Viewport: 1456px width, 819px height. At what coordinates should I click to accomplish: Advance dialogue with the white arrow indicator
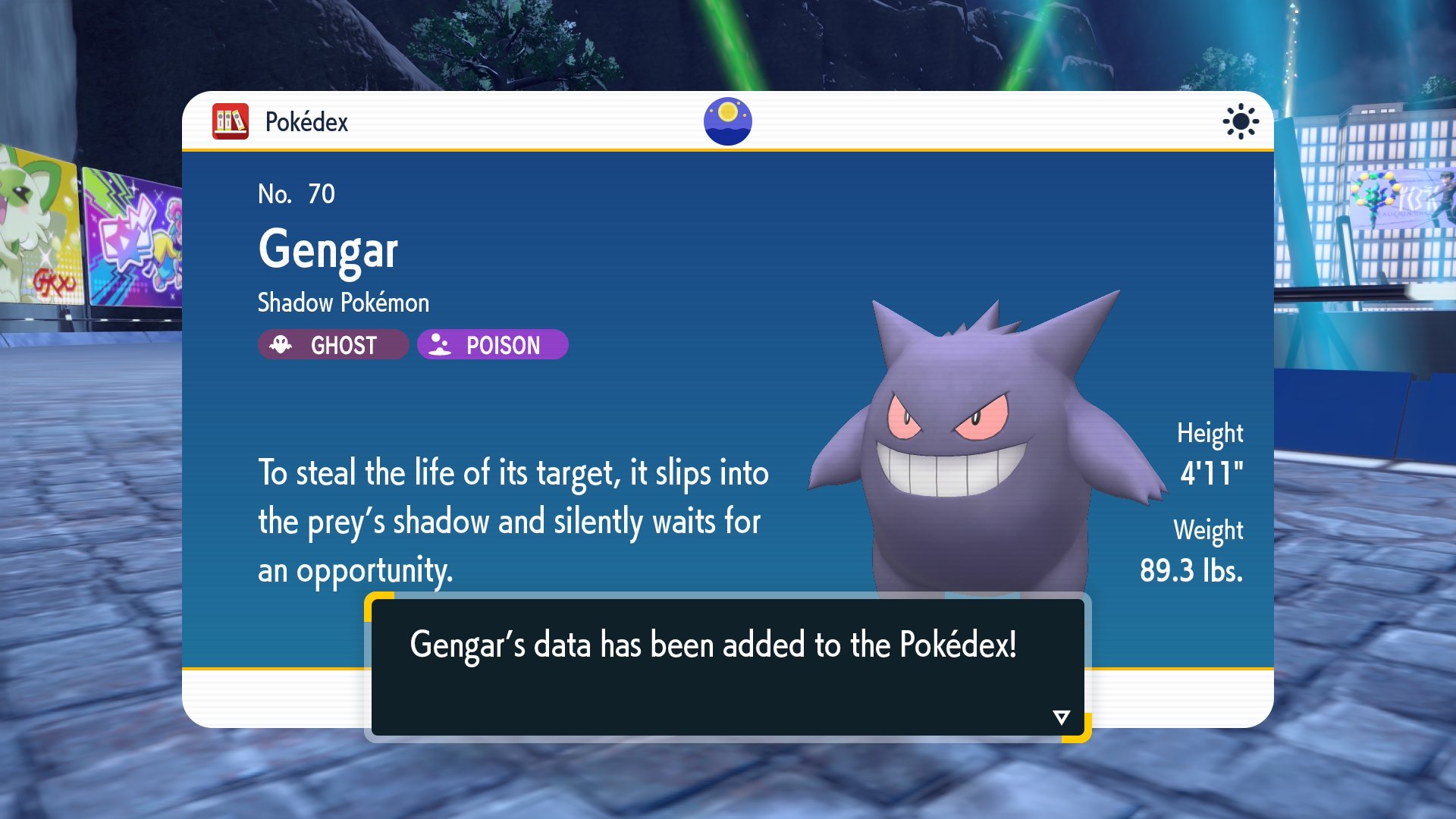pos(1061,717)
